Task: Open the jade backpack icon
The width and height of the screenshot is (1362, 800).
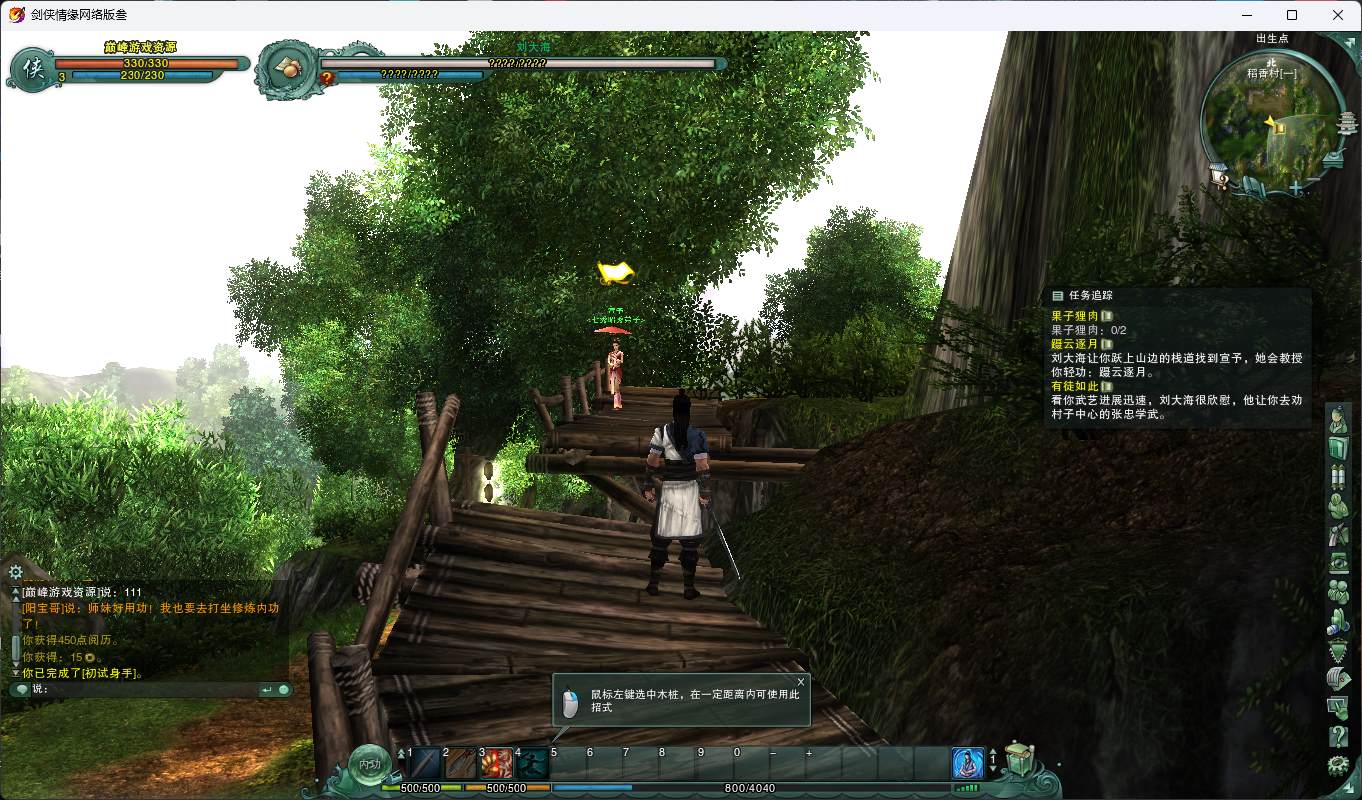Action: (1019, 760)
